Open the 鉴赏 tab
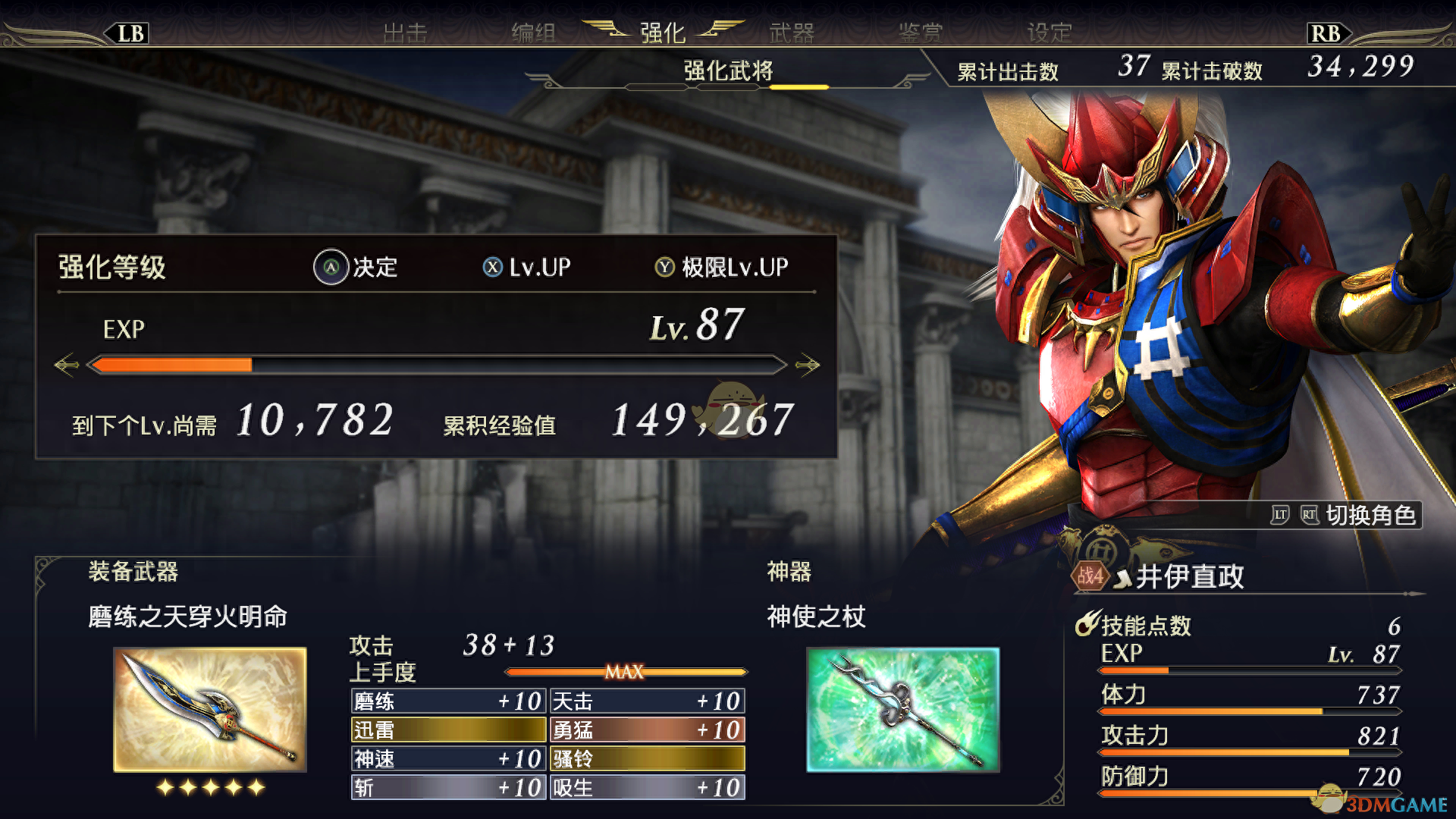1456x819 pixels. coord(921,33)
